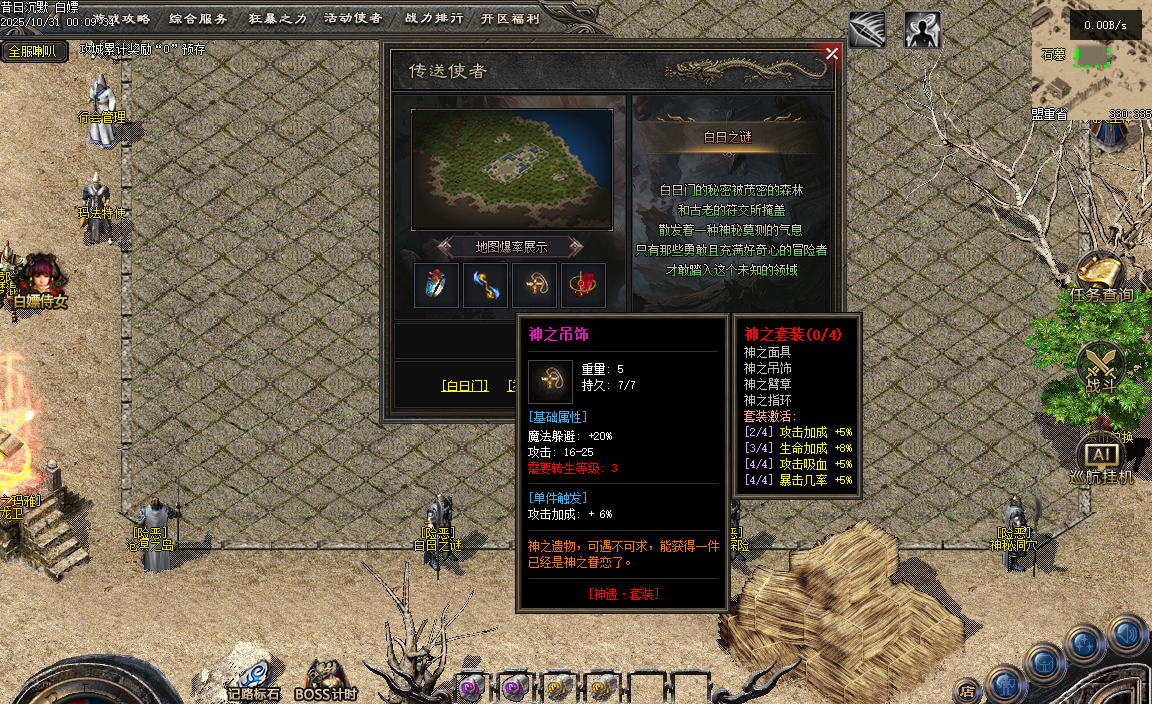Open the 任务查询 quest lookup
The height and width of the screenshot is (704, 1152).
1100,277
